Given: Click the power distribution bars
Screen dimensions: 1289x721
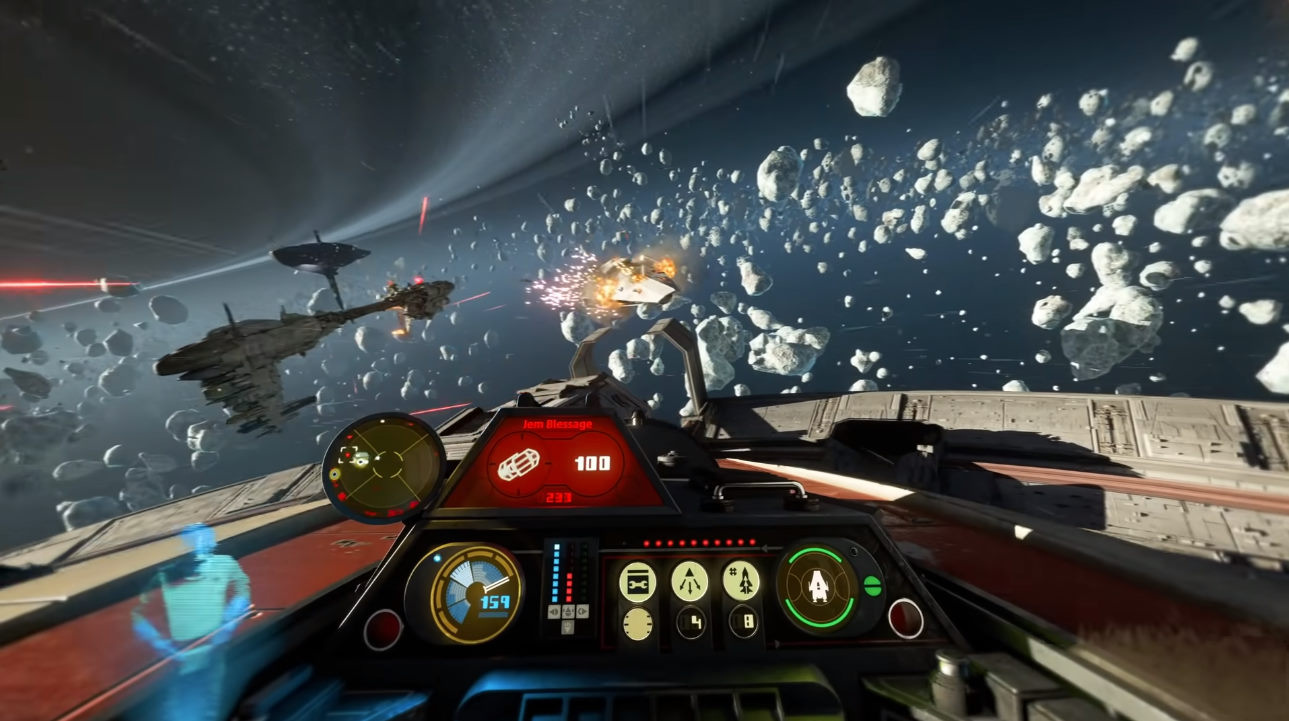Looking at the screenshot, I should 568,582.
